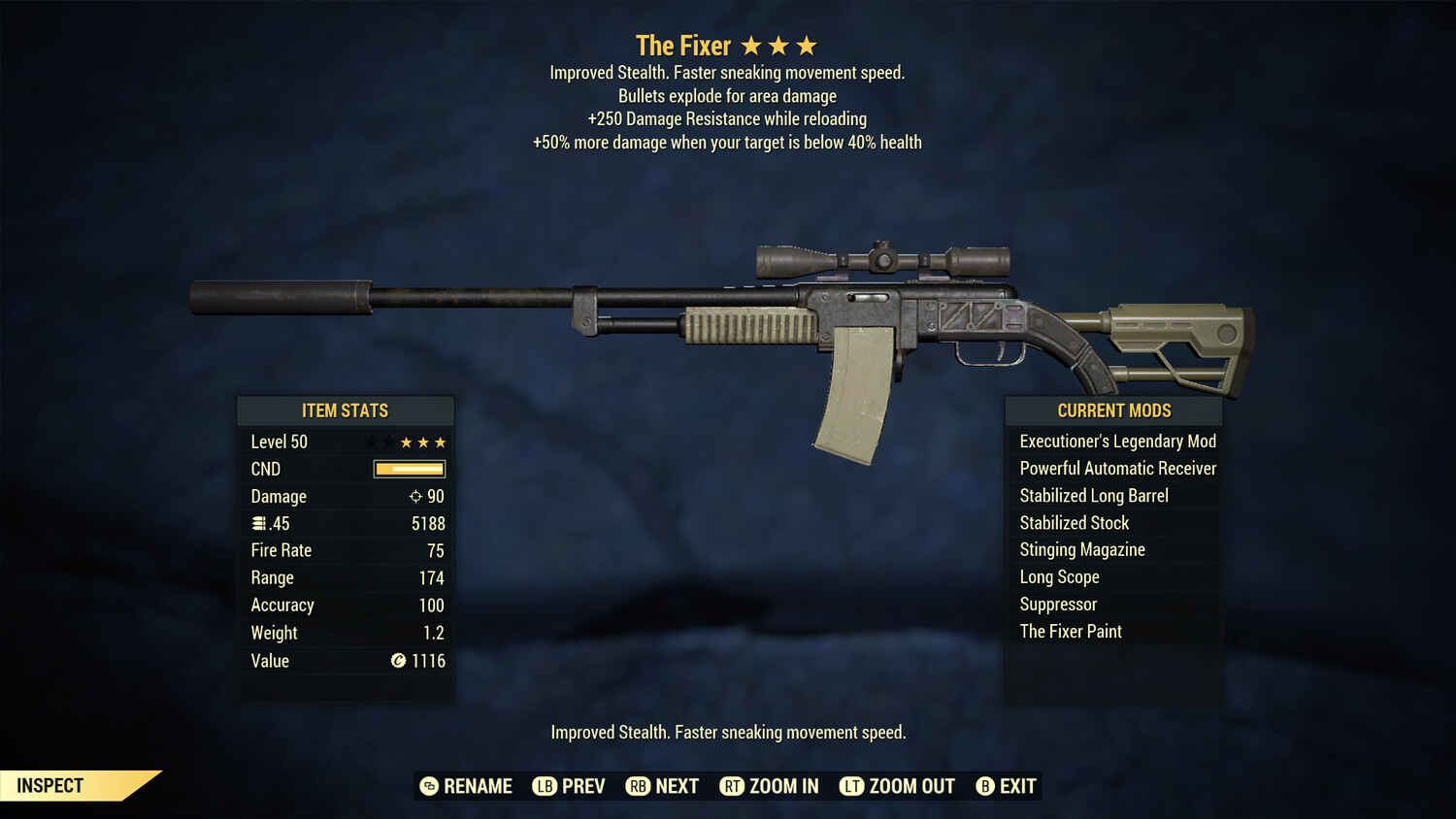Click the LB Prev button icon
The image size is (1456, 819).
coord(546,786)
